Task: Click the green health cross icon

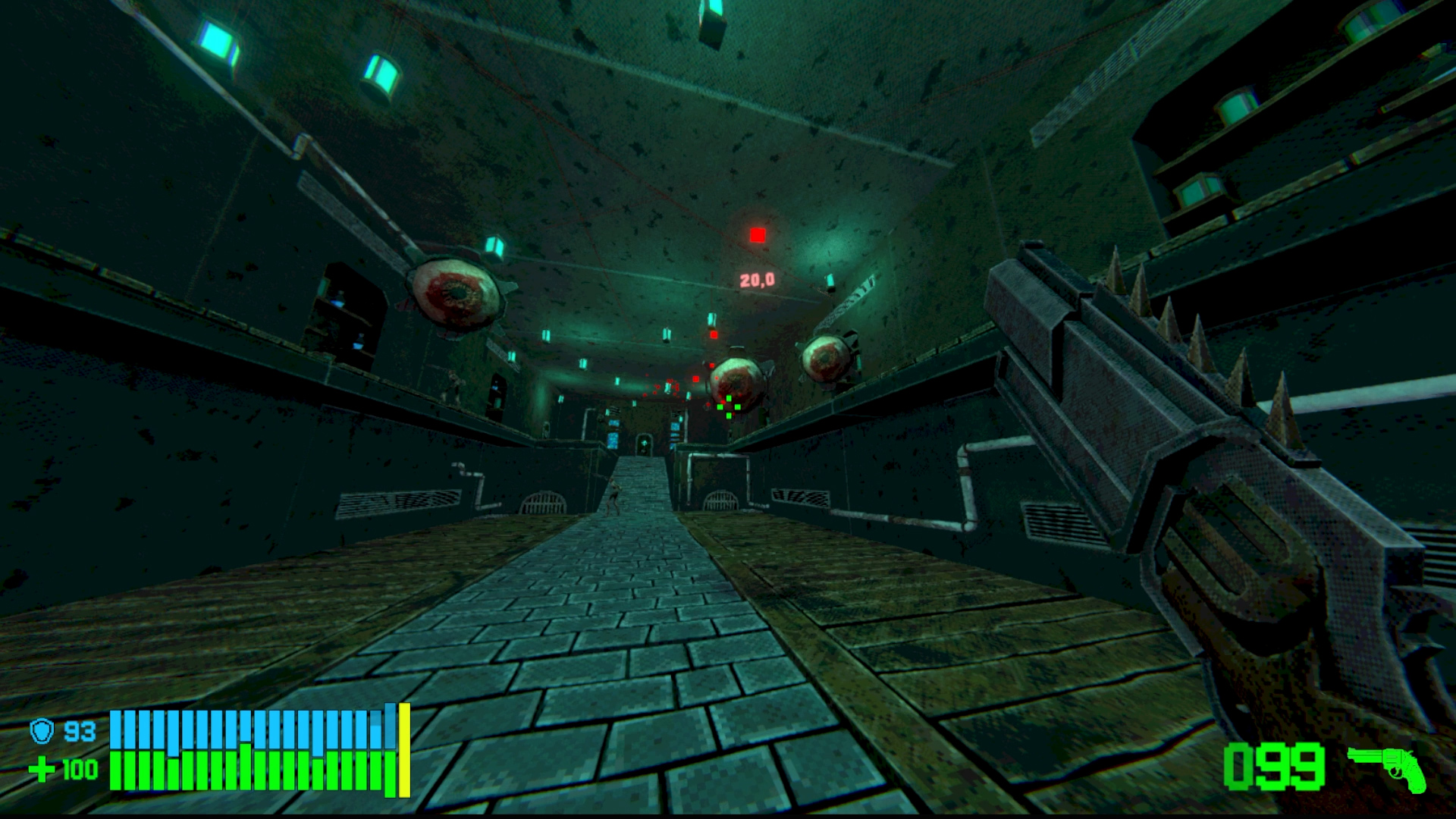Action: (42, 770)
